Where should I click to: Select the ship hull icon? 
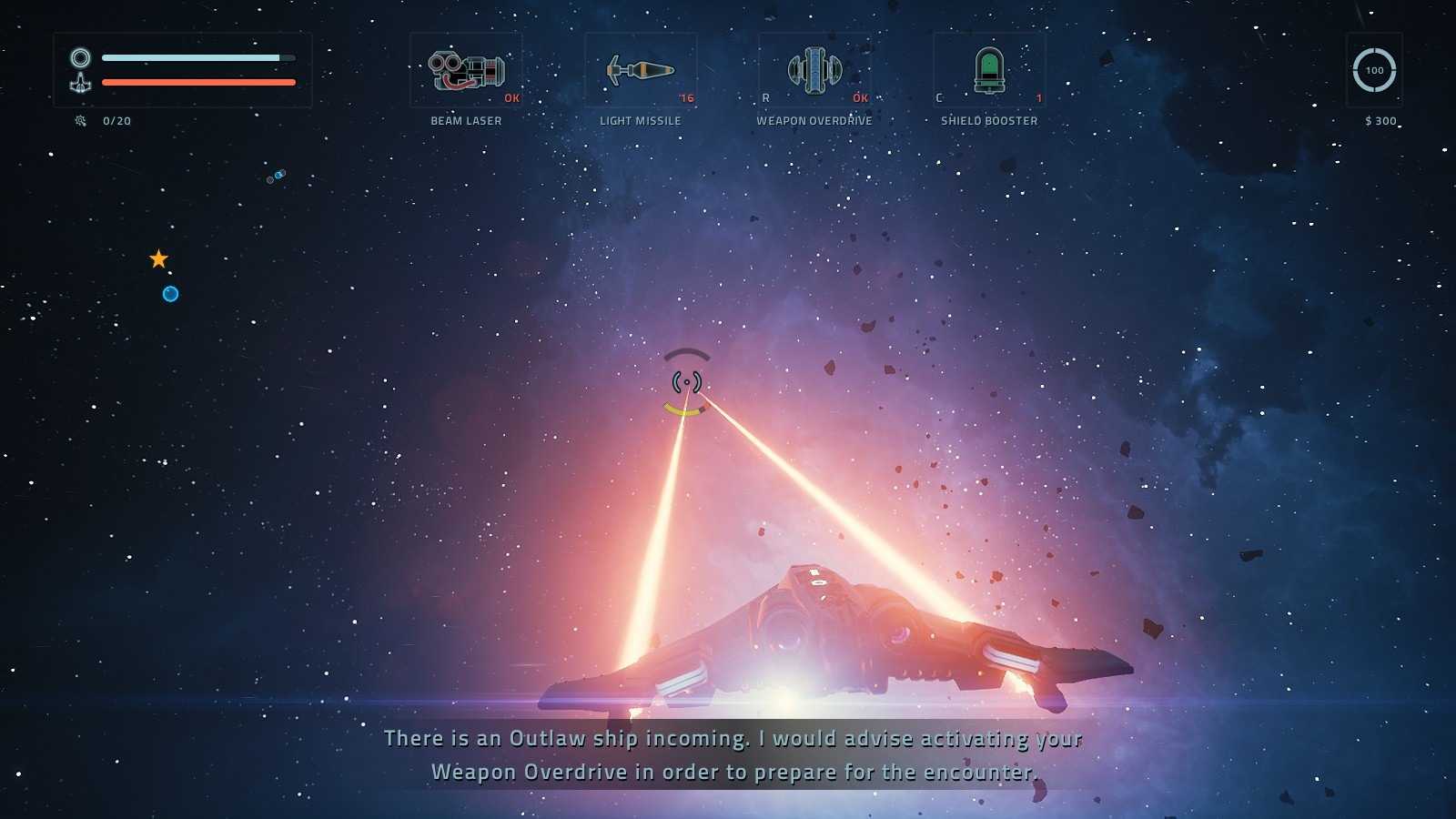coord(81,86)
